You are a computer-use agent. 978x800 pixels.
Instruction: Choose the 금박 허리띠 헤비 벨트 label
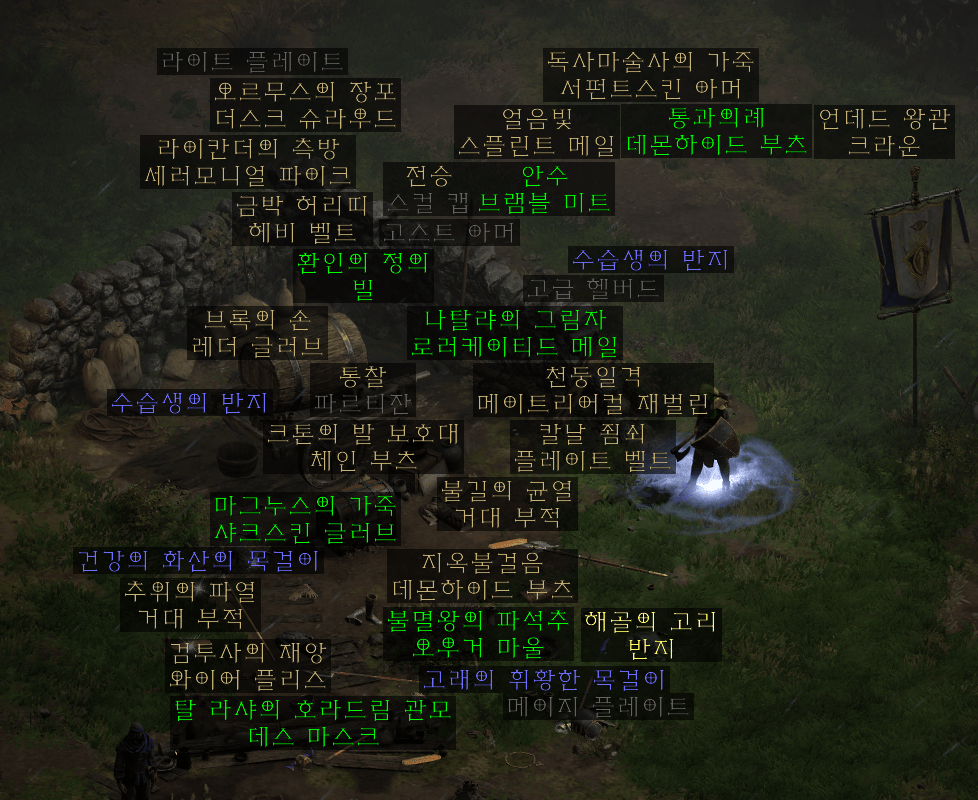point(302,219)
